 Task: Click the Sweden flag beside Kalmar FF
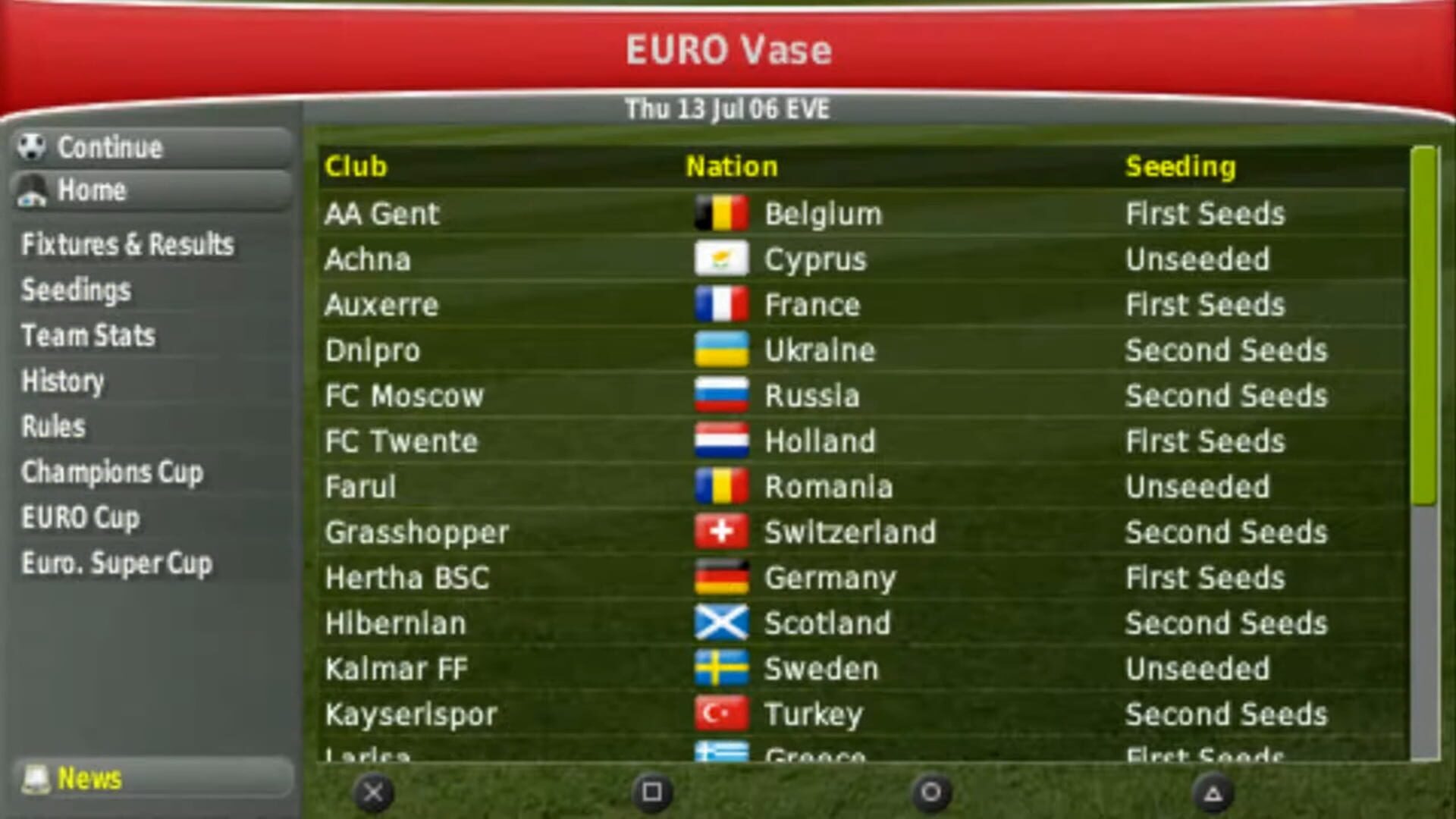click(x=721, y=668)
